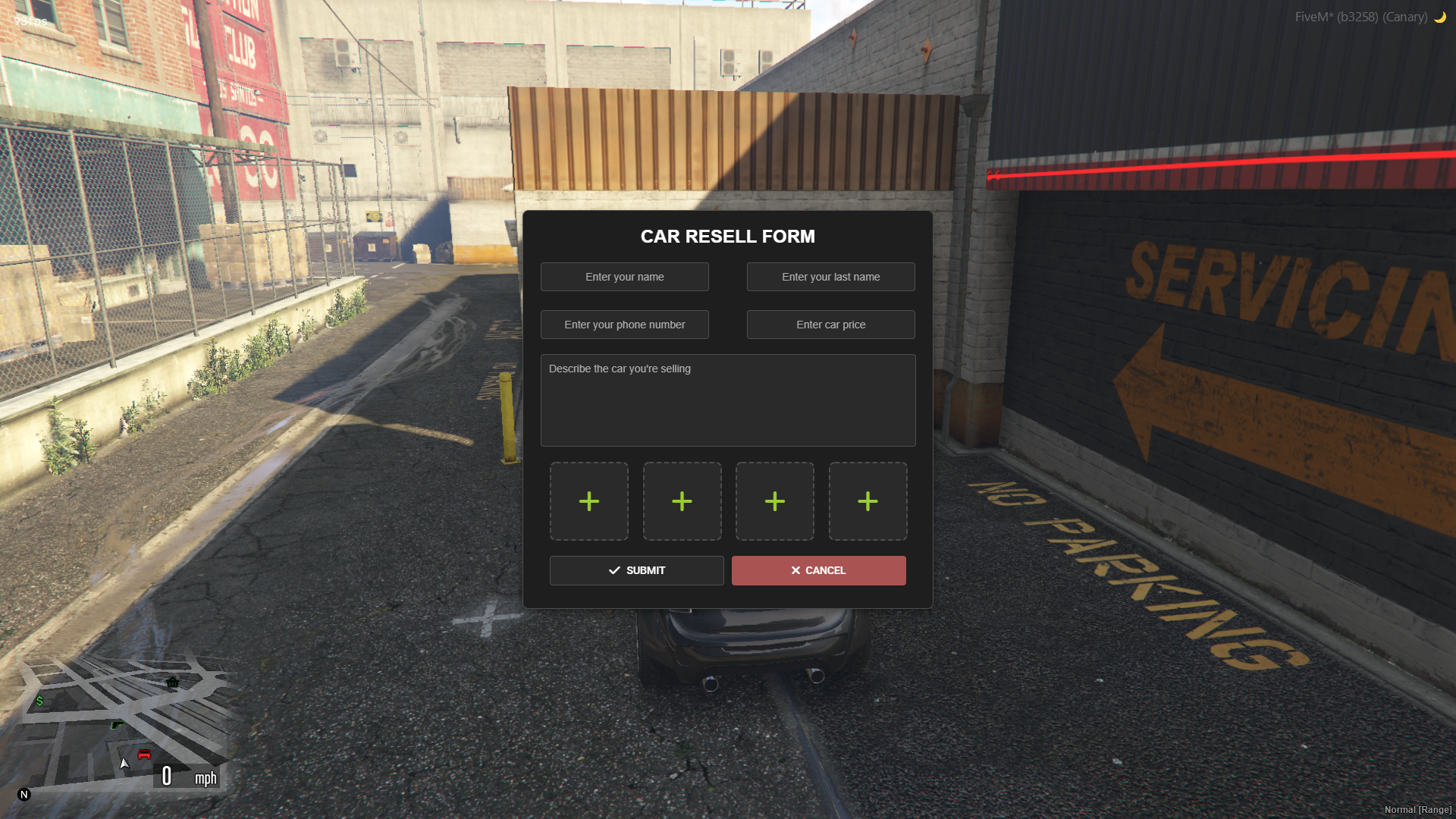Screen dimensions: 1456x819
Task: Click the north indicator on the minimap
Action: click(x=24, y=794)
